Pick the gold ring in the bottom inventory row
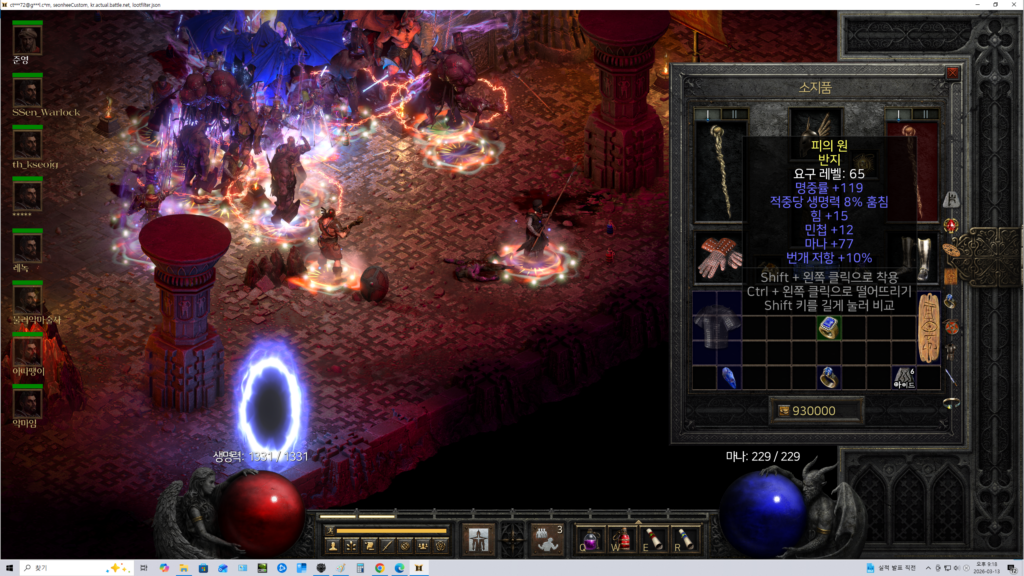Viewport: 1024px width, 576px height. click(828, 377)
